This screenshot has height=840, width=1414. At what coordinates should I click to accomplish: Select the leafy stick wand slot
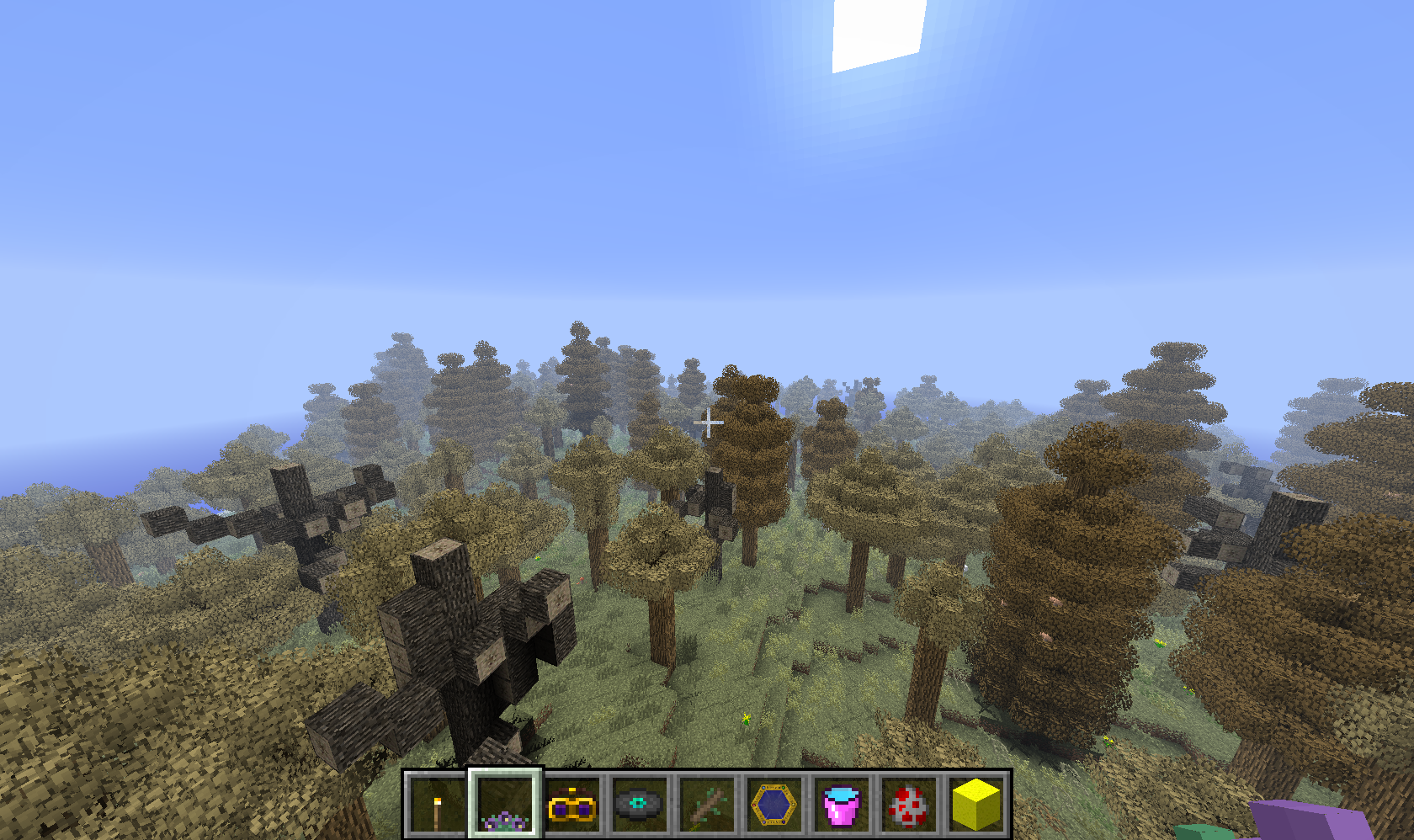[x=706, y=805]
